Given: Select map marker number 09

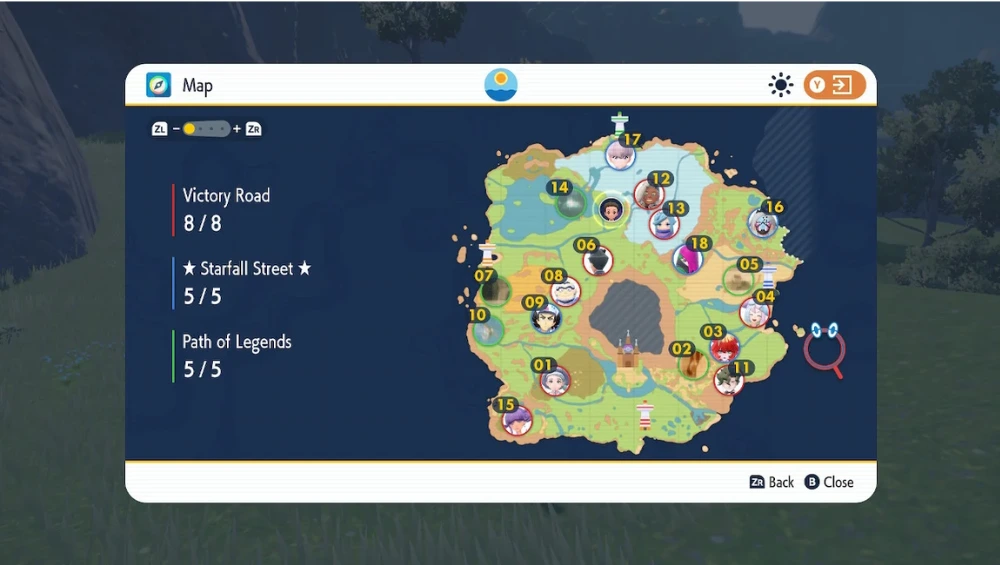Looking at the screenshot, I should [546, 318].
